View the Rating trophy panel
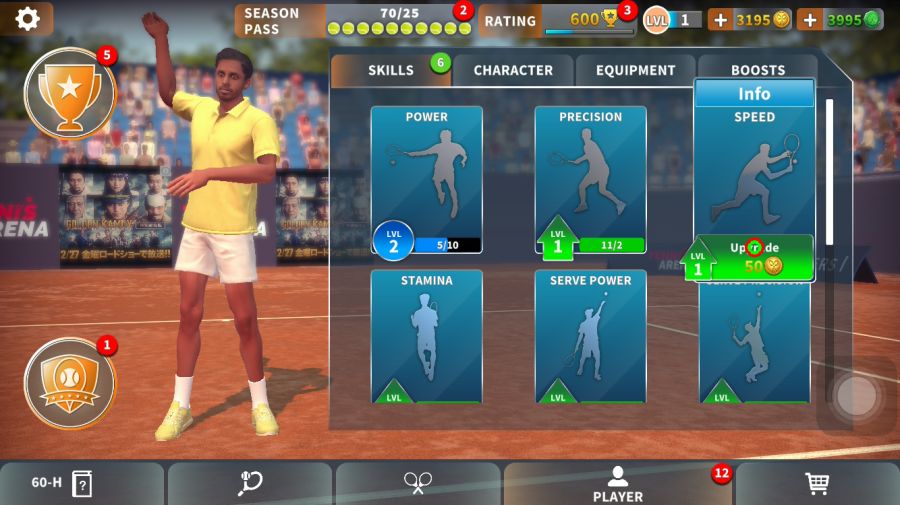 pyautogui.click(x=556, y=20)
